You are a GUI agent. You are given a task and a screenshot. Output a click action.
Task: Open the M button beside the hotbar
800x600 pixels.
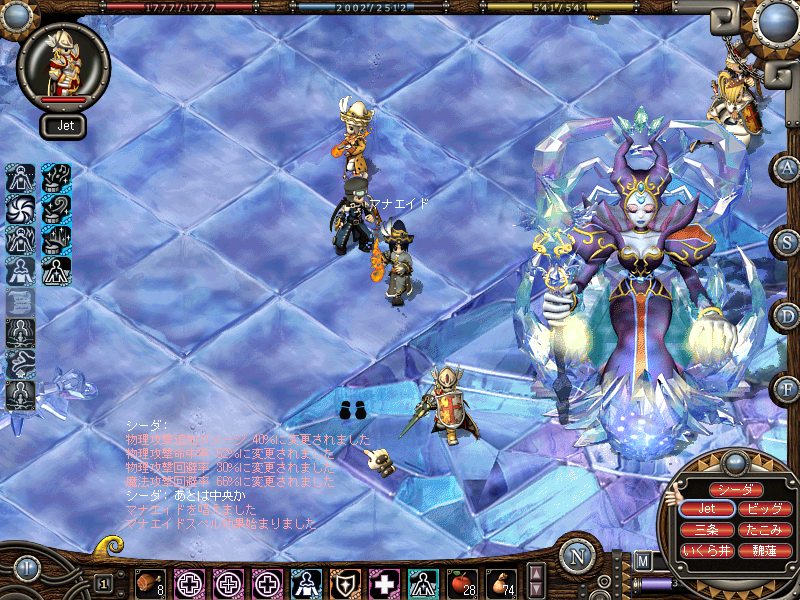tap(642, 561)
